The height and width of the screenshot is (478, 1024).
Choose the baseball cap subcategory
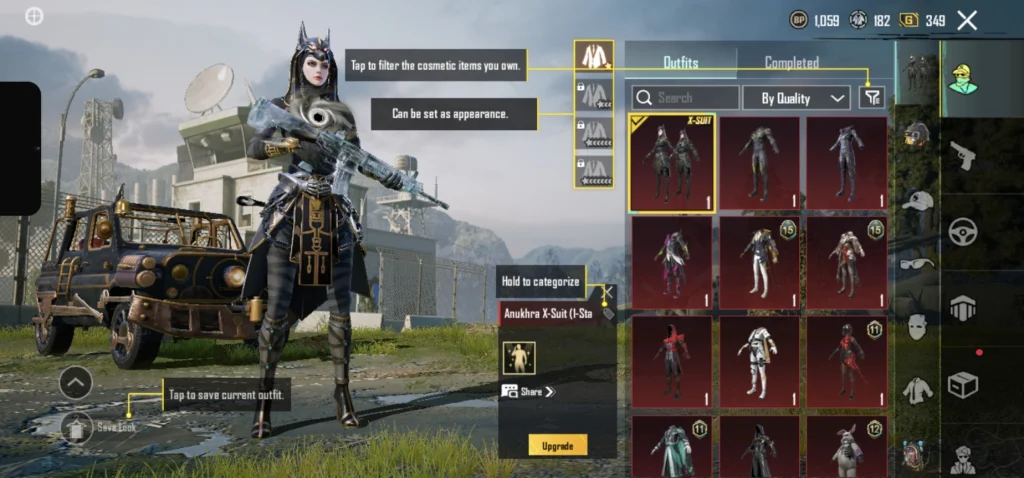point(917,200)
